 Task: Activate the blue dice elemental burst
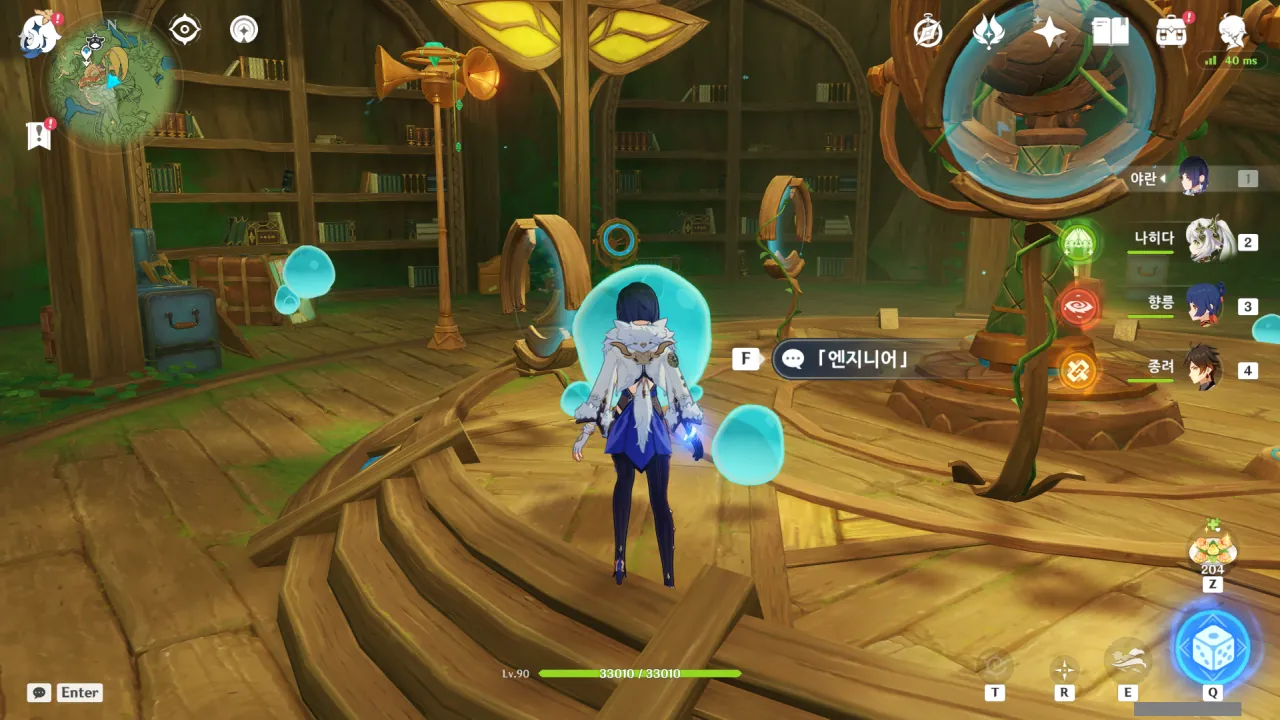pyautogui.click(x=1212, y=647)
